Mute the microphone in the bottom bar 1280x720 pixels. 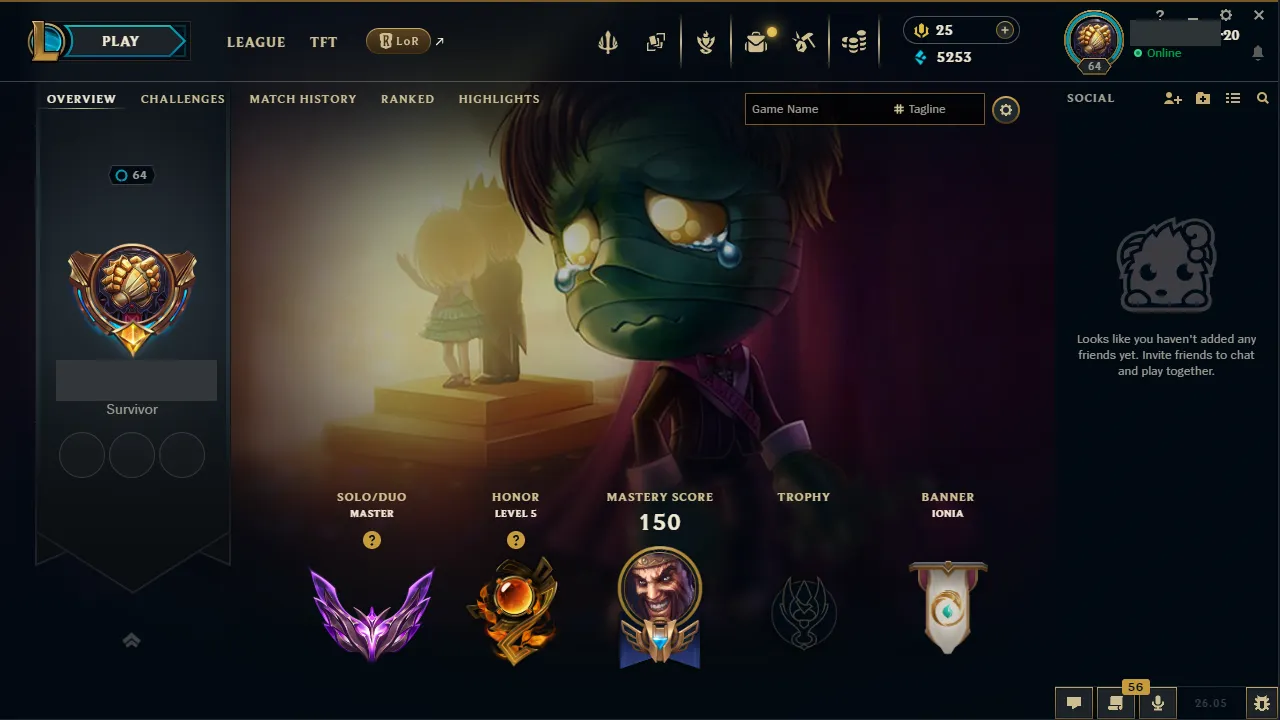[1157, 702]
